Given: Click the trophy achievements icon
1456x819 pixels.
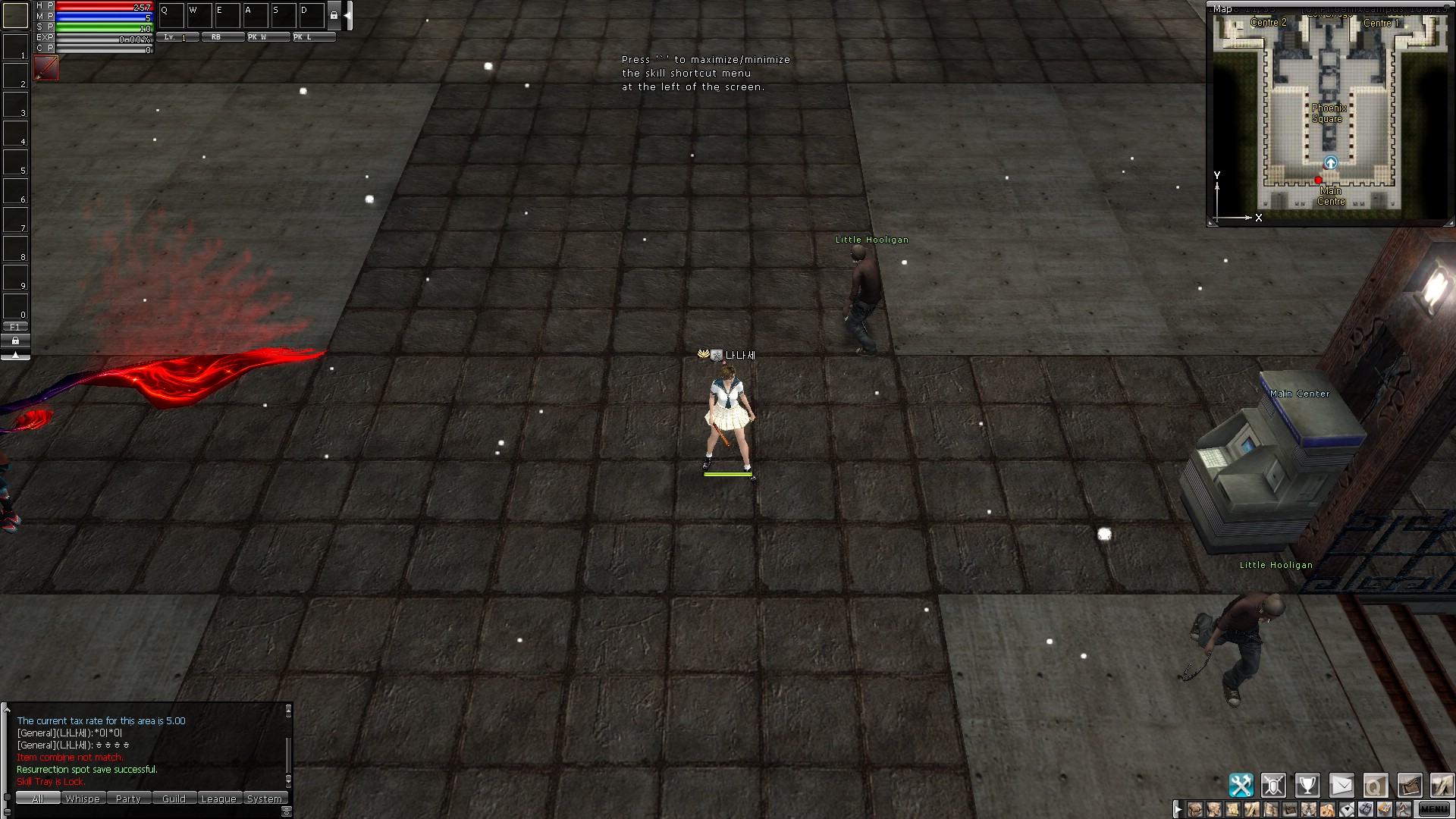Looking at the screenshot, I should pos(1307,786).
